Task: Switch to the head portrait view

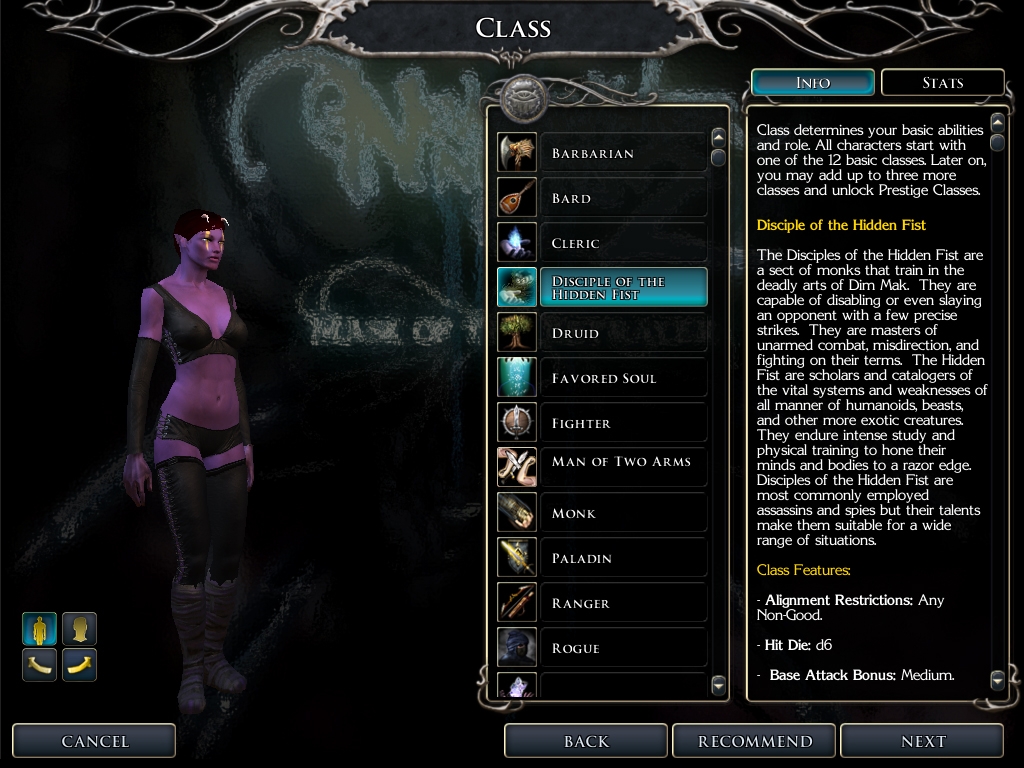Action: tap(80, 629)
